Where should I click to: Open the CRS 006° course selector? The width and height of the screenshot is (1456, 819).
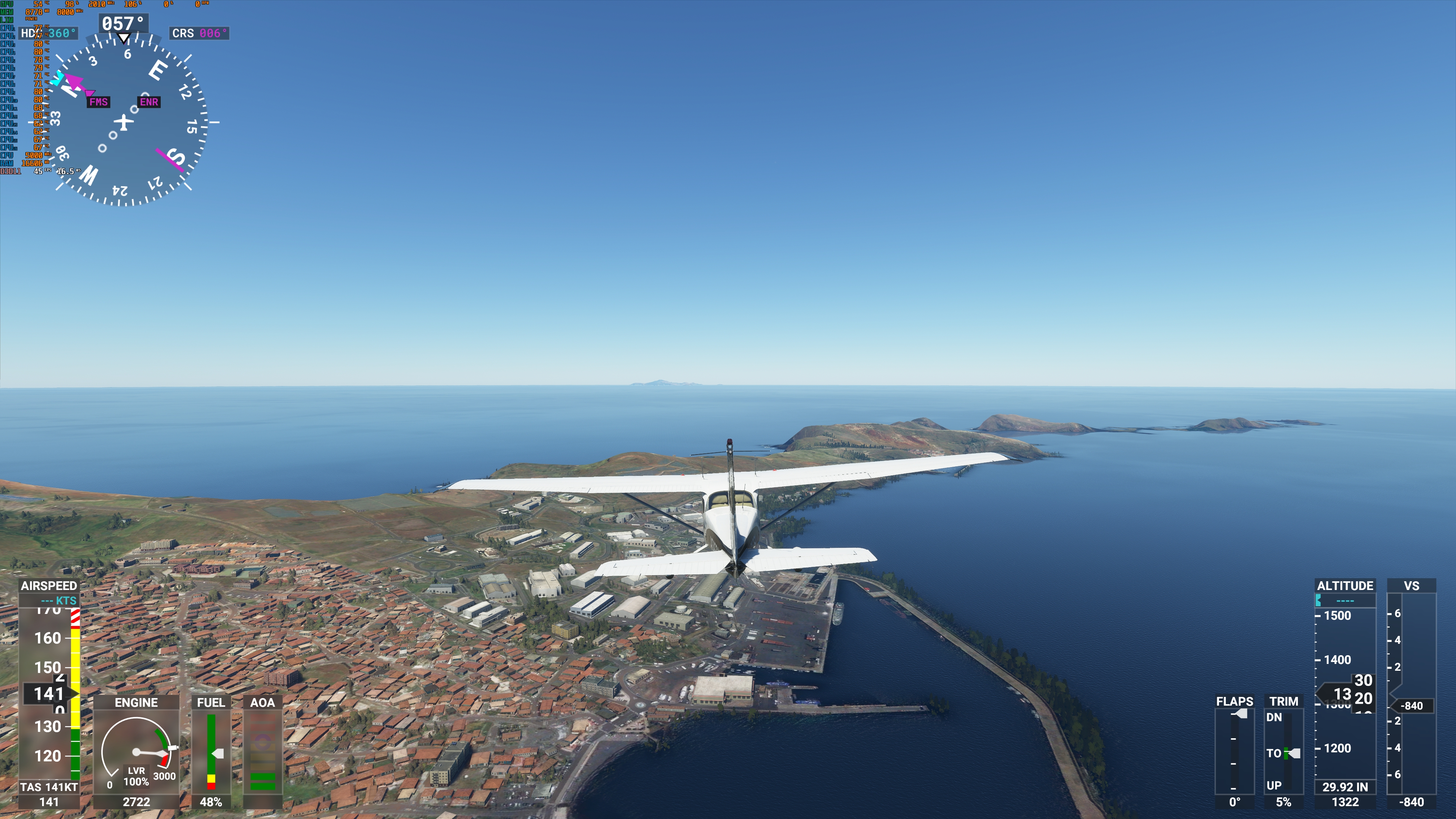tap(199, 33)
